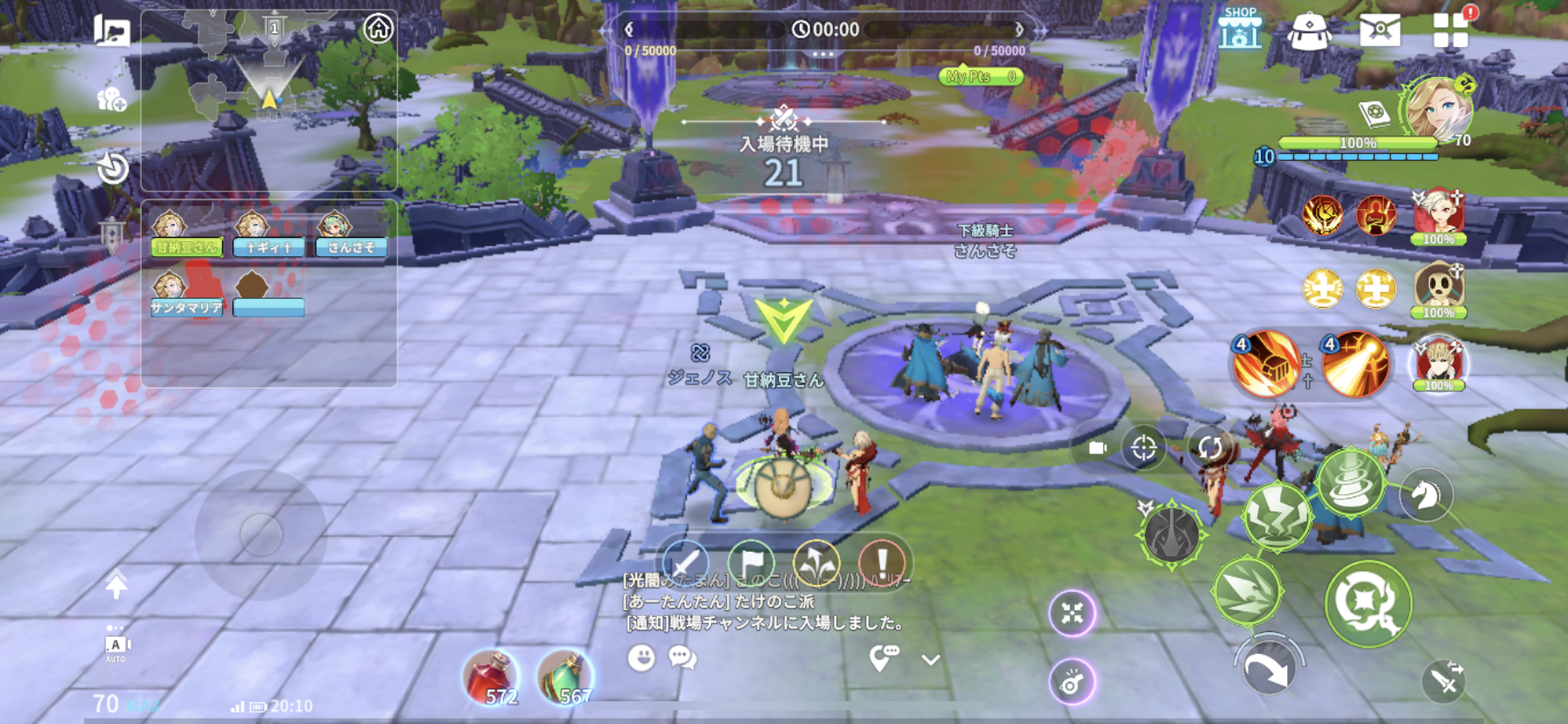The image size is (1568, 724).
Task: Open the player character portrait
Action: [1437, 110]
